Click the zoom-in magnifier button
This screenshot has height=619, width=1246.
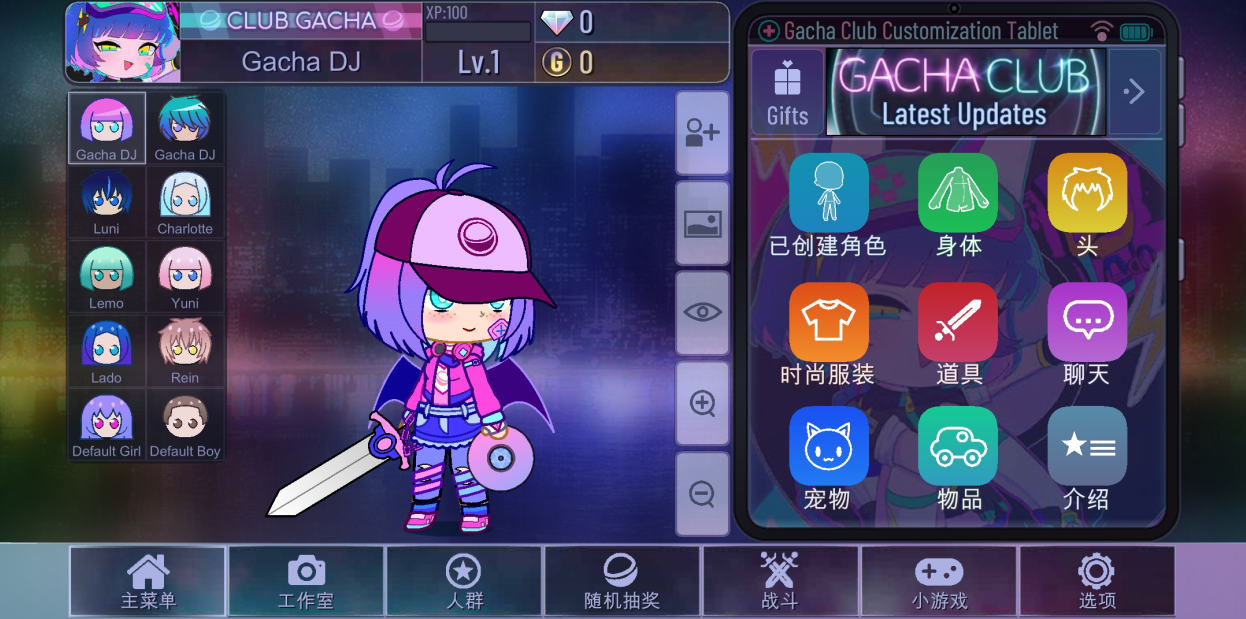[702, 403]
